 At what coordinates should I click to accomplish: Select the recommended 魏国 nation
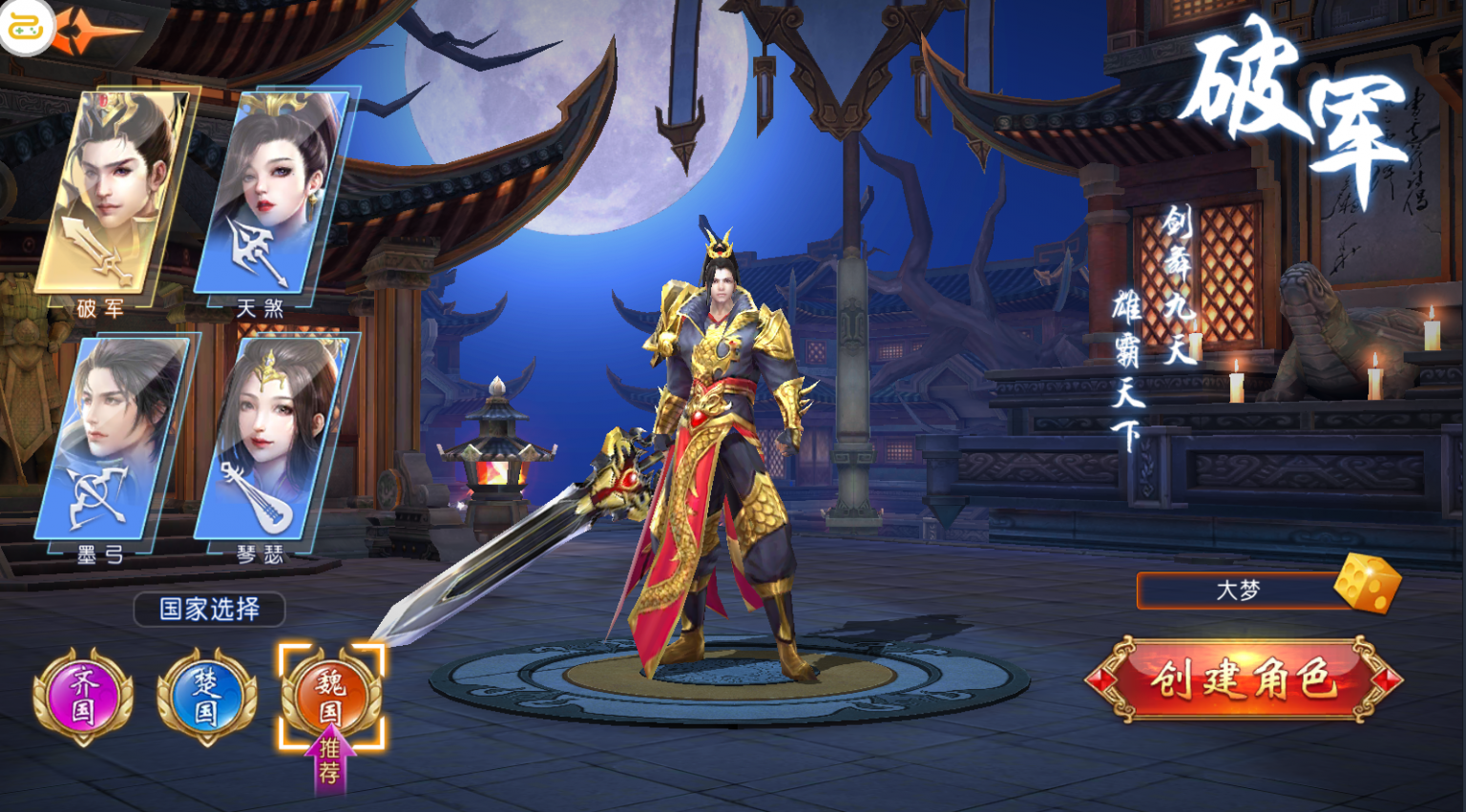(330, 696)
